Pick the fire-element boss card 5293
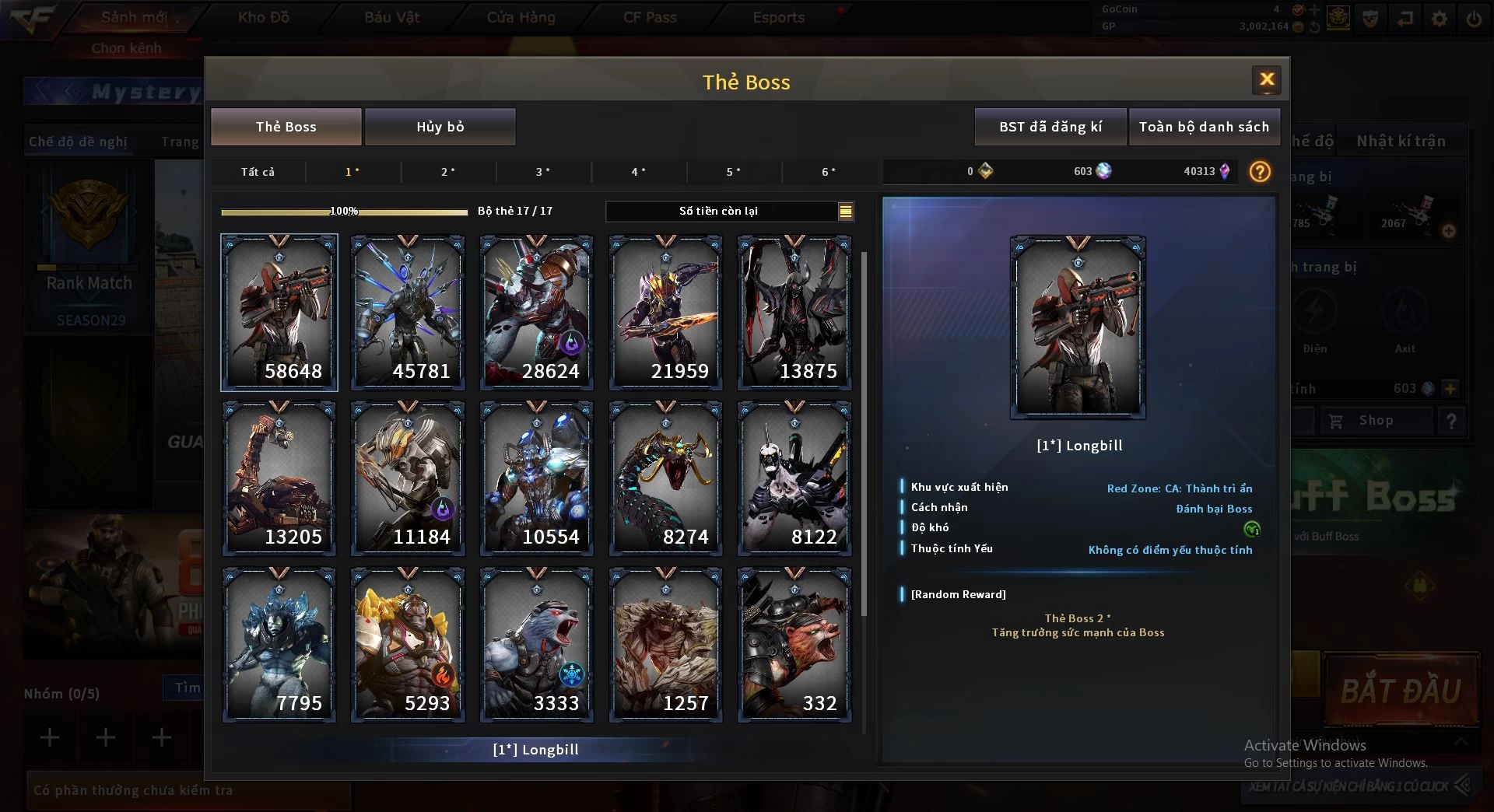This screenshot has width=1494, height=812. tap(408, 644)
